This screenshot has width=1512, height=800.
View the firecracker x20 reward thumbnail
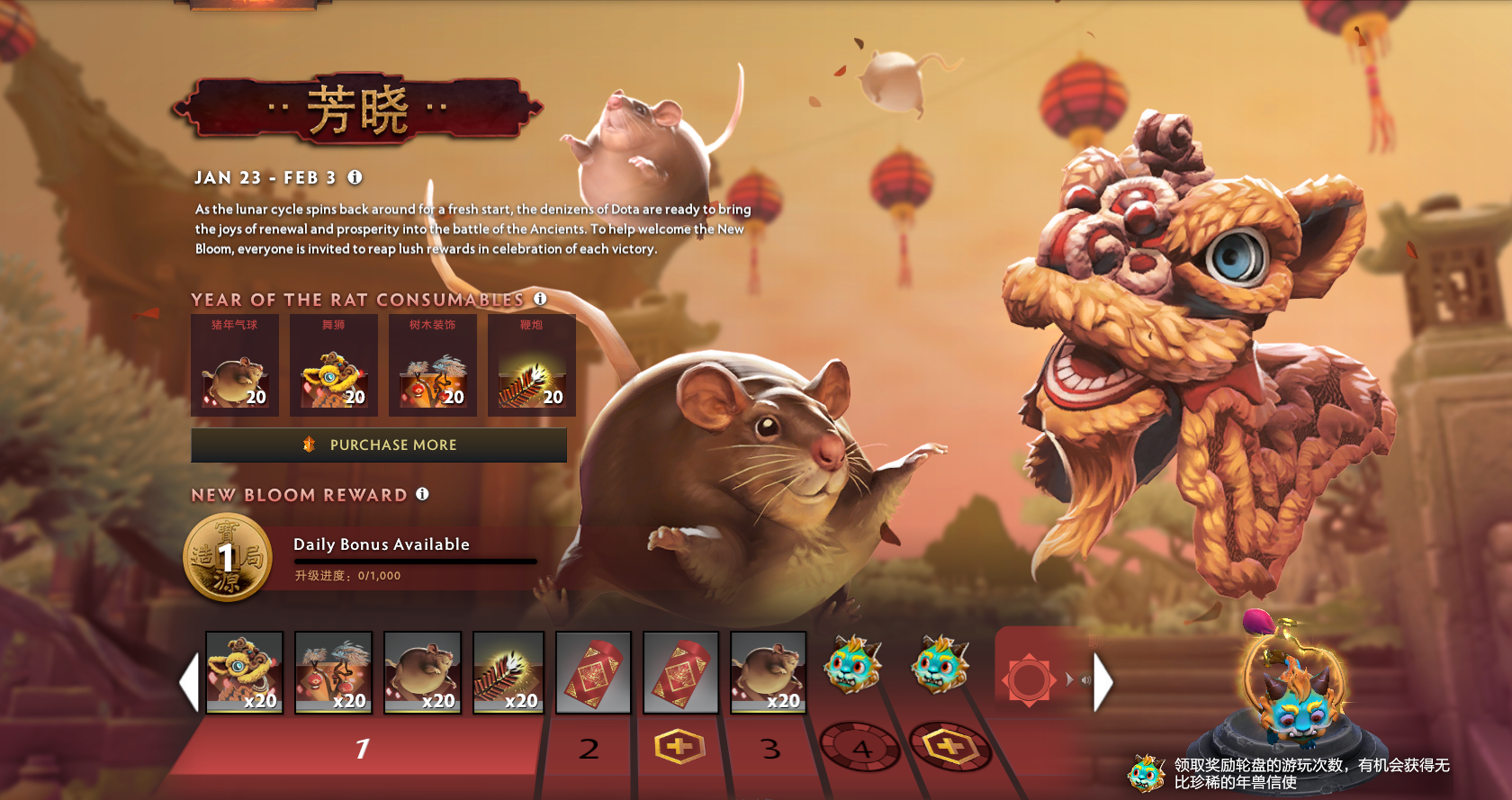[508, 672]
